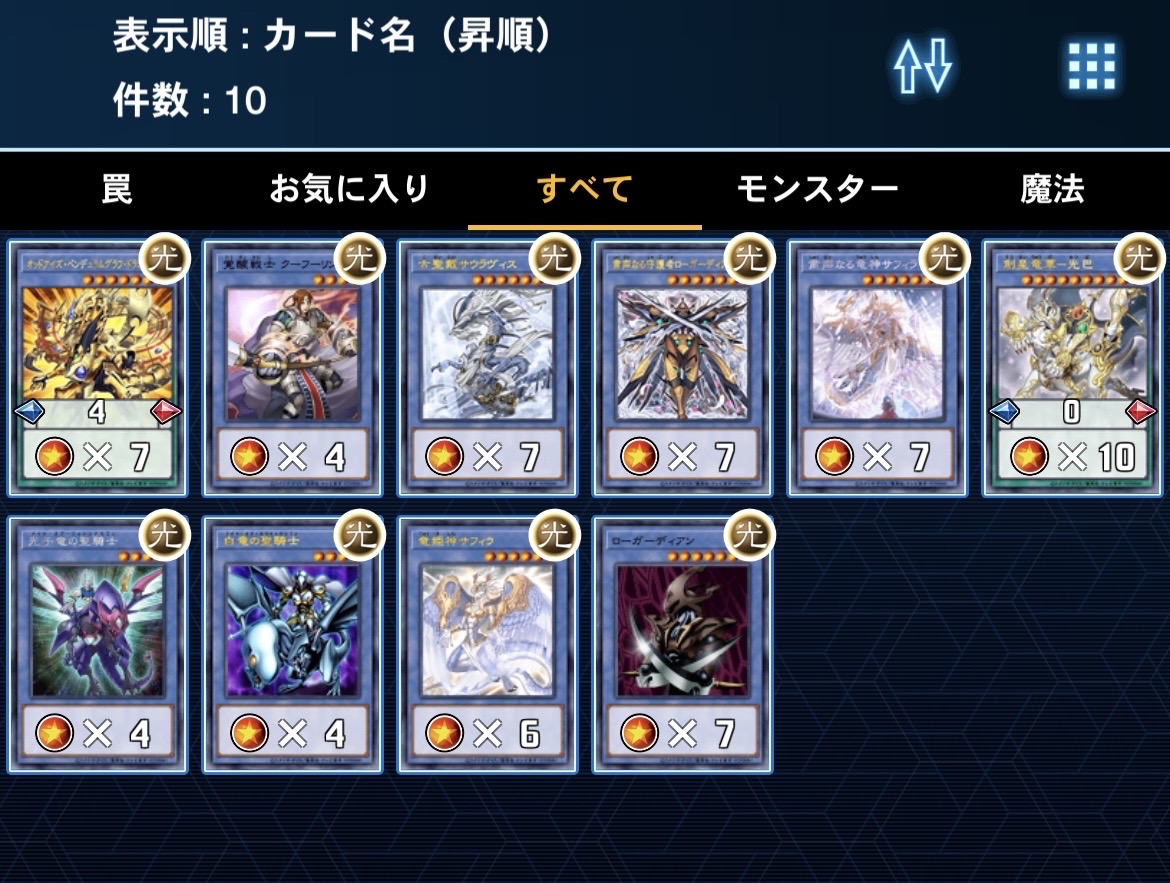1170x883 pixels.
Task: Open the お気に入り favorites tab
Action: [x=349, y=189]
